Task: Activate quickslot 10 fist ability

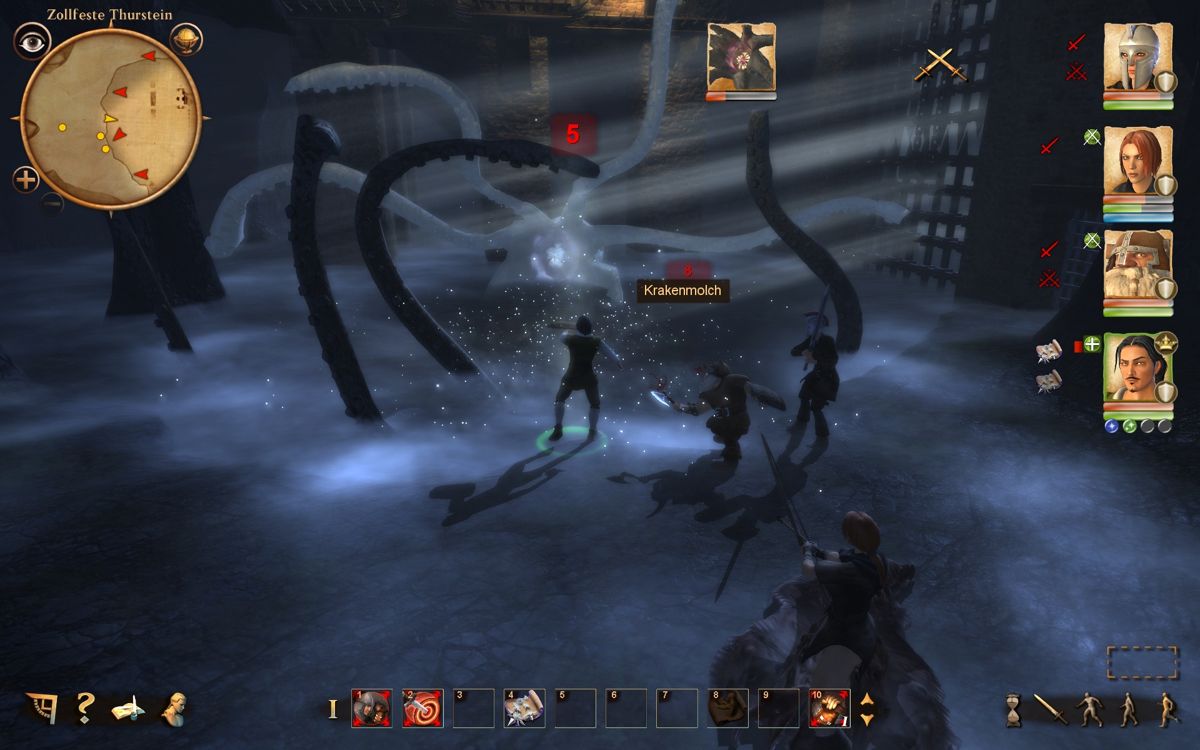Action: click(x=829, y=708)
